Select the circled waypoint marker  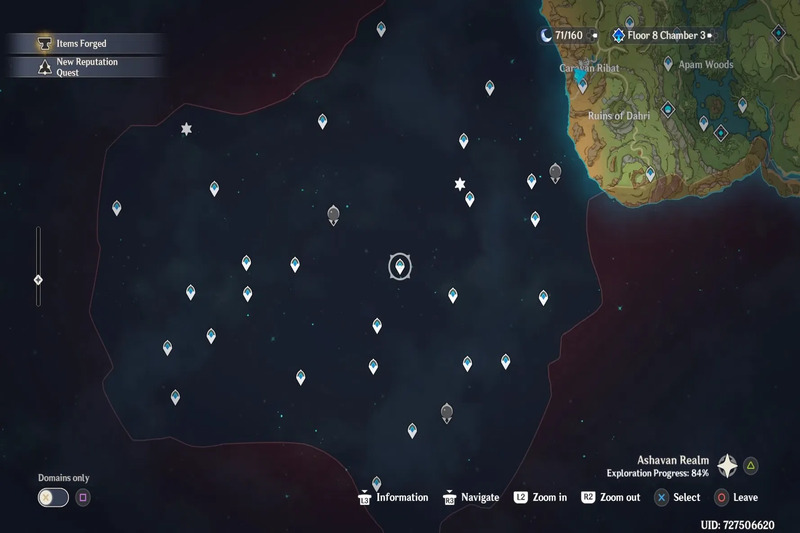click(400, 266)
